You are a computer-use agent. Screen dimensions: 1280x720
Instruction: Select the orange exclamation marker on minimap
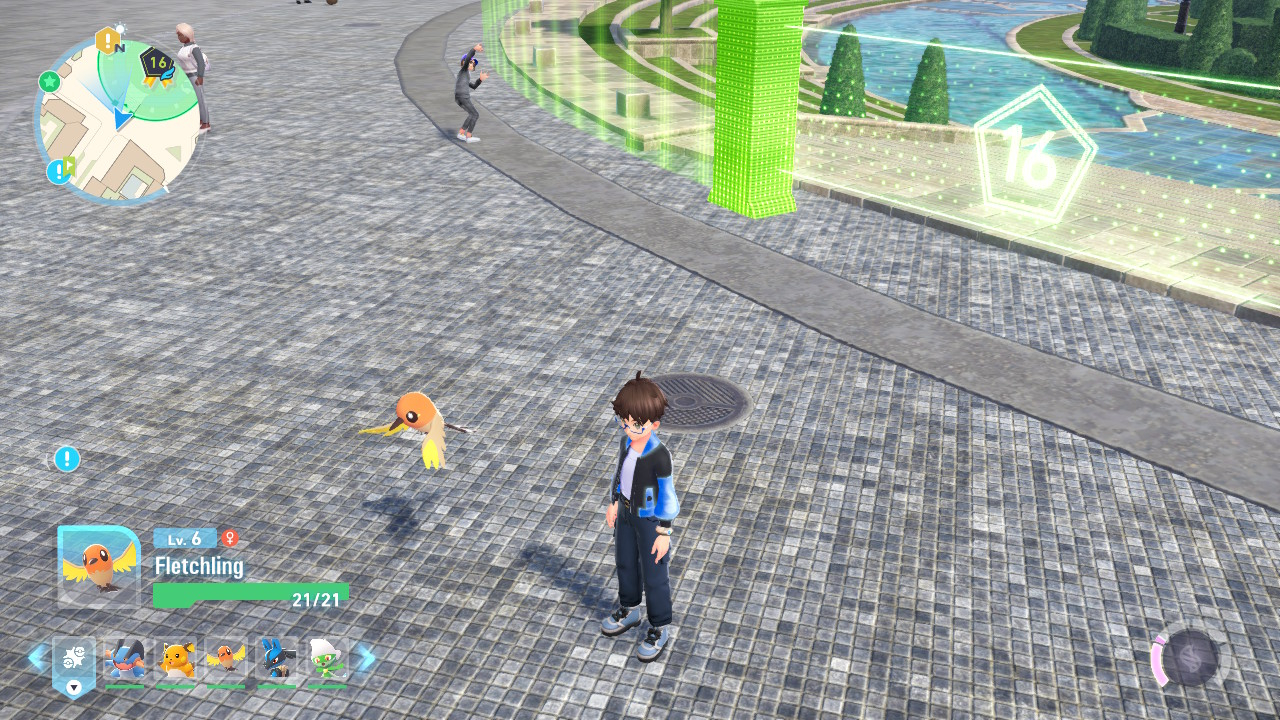(106, 41)
